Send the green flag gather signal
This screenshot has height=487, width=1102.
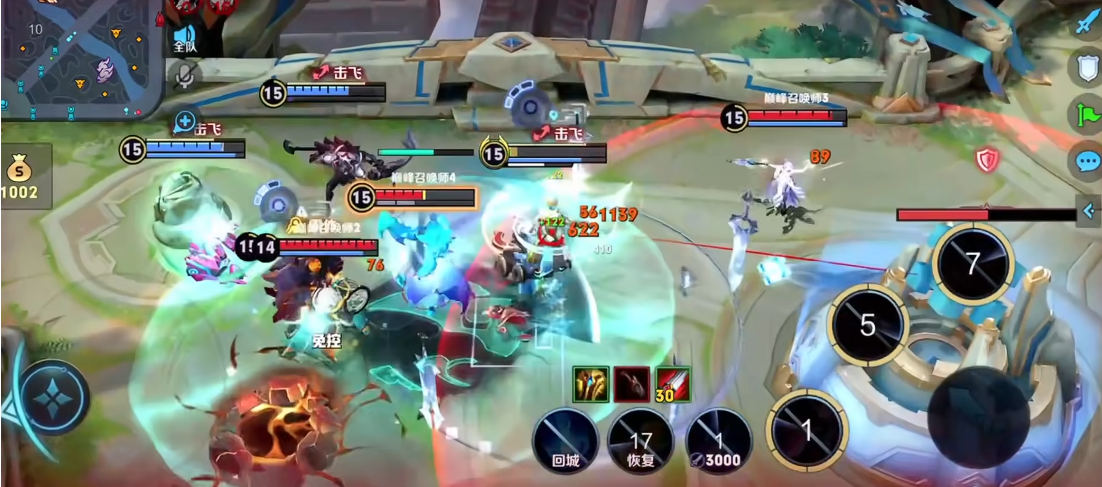pos(1086,113)
